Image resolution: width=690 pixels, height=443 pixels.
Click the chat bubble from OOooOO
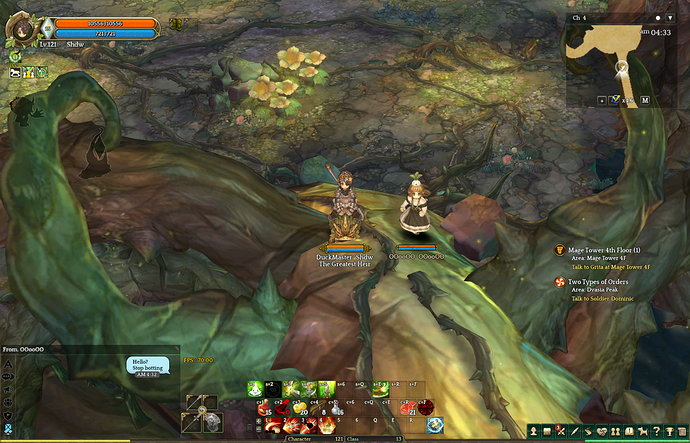click(148, 366)
